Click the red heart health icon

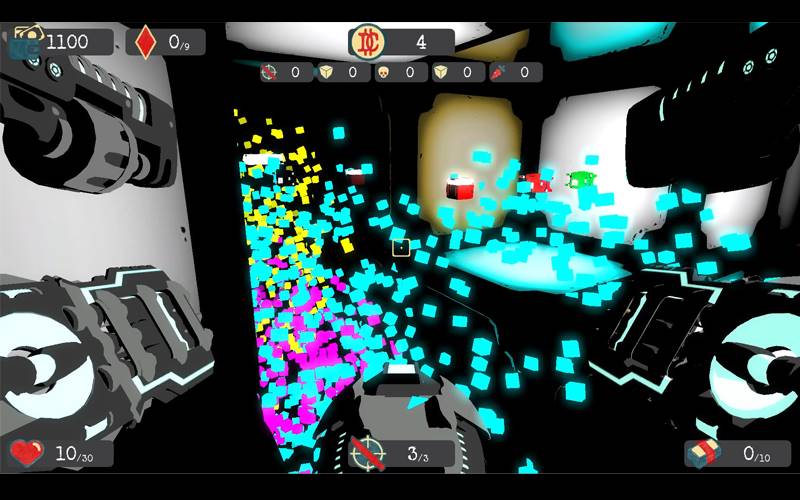pos(26,453)
